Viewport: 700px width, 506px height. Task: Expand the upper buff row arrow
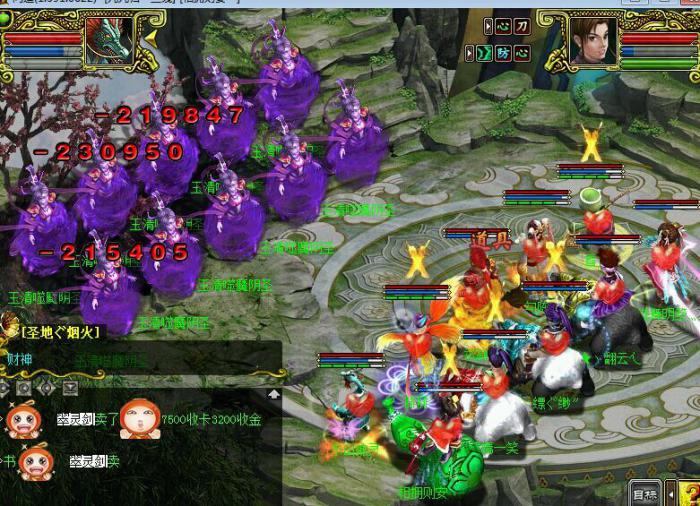pyautogui.click(x=489, y=27)
